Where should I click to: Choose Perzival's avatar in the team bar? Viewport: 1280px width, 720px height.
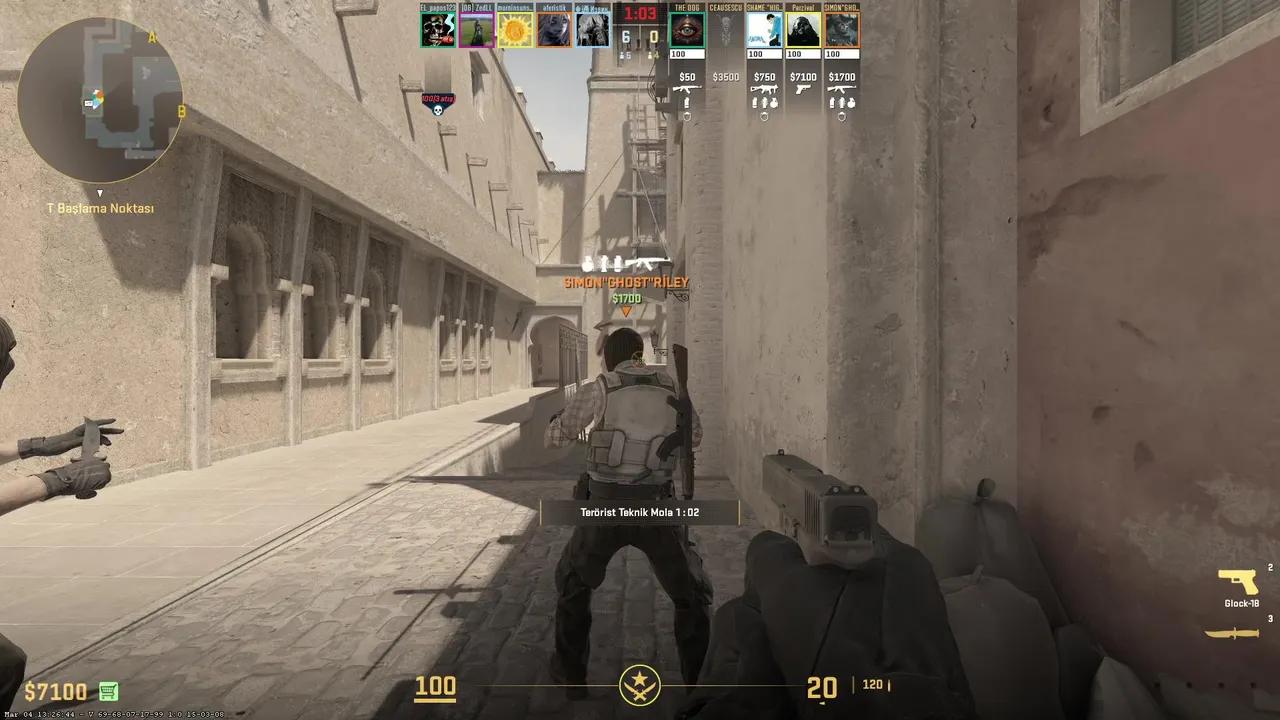pyautogui.click(x=803, y=30)
